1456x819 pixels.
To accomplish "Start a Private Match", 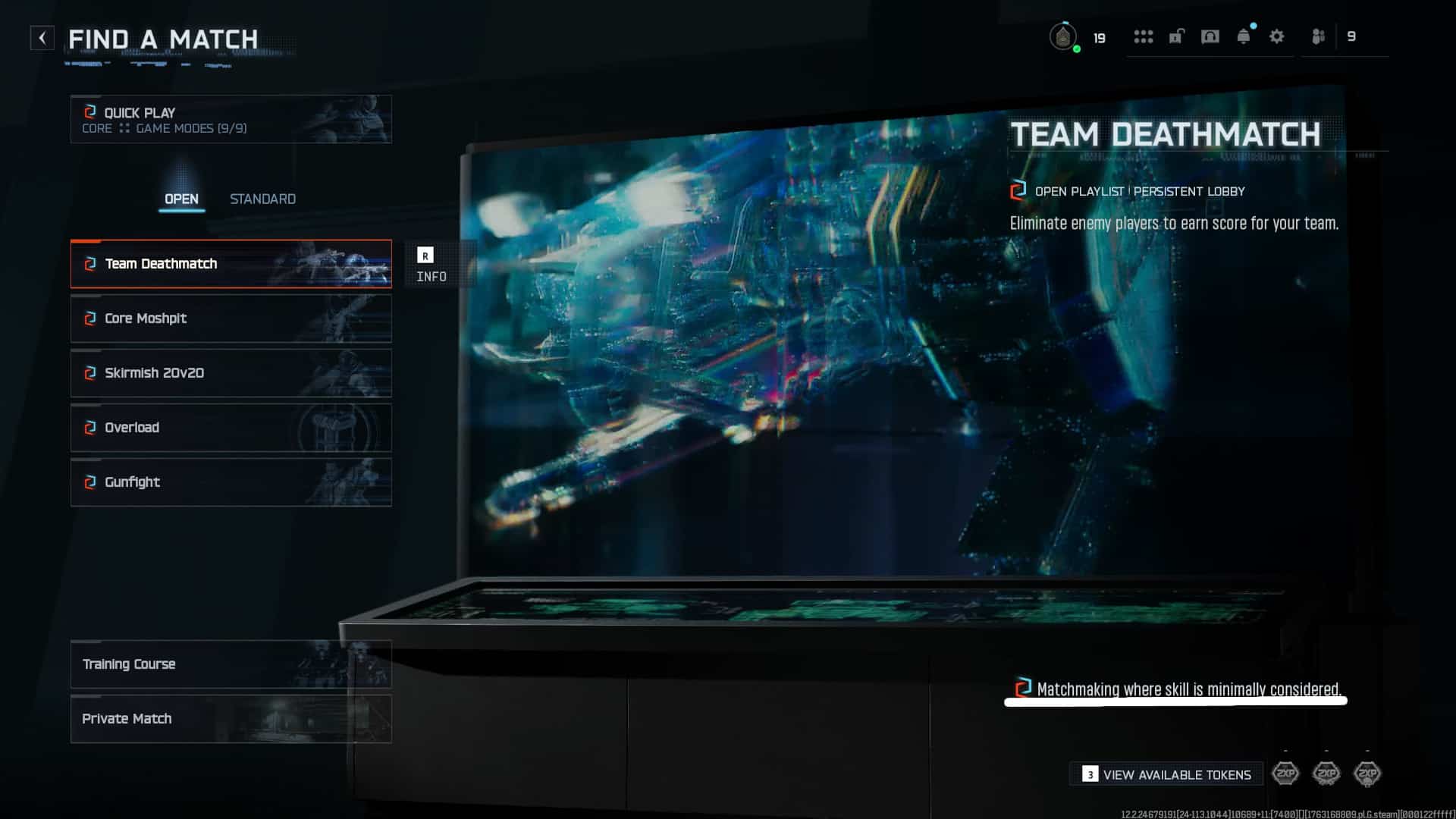I will pyautogui.click(x=231, y=718).
